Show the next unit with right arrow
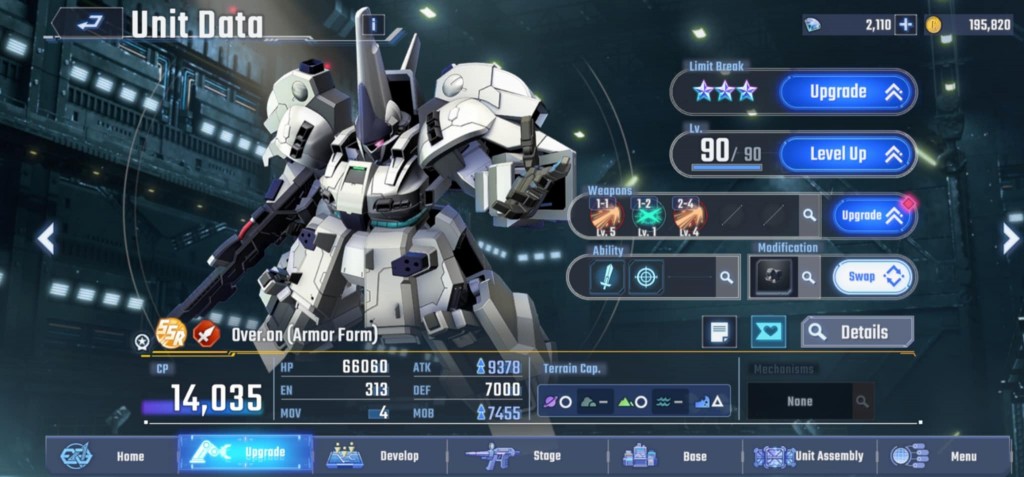Screen dimensions: 1024x477 pyautogui.click(x=1010, y=238)
